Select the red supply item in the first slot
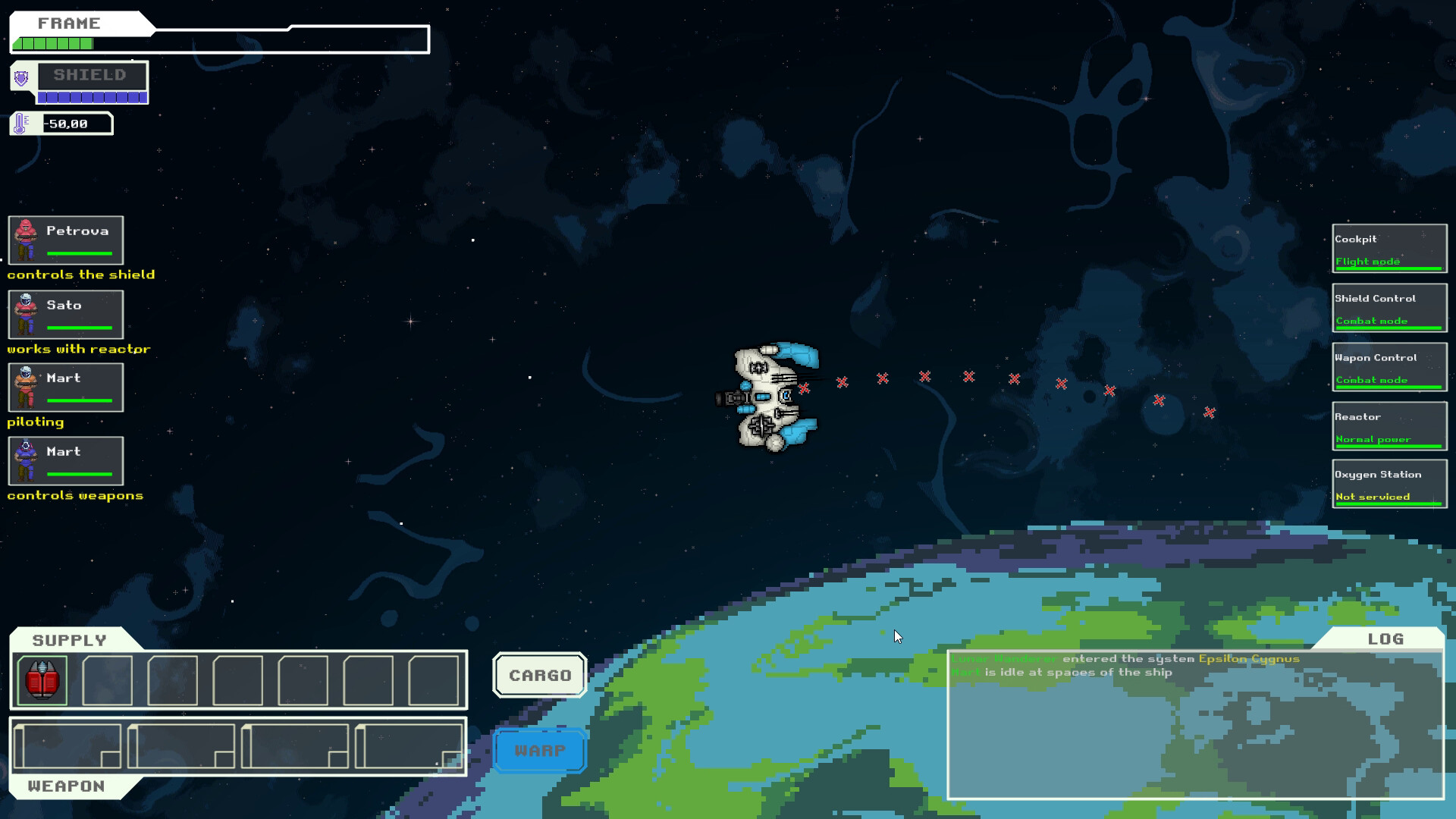Viewport: 1456px width, 819px height. click(42, 680)
